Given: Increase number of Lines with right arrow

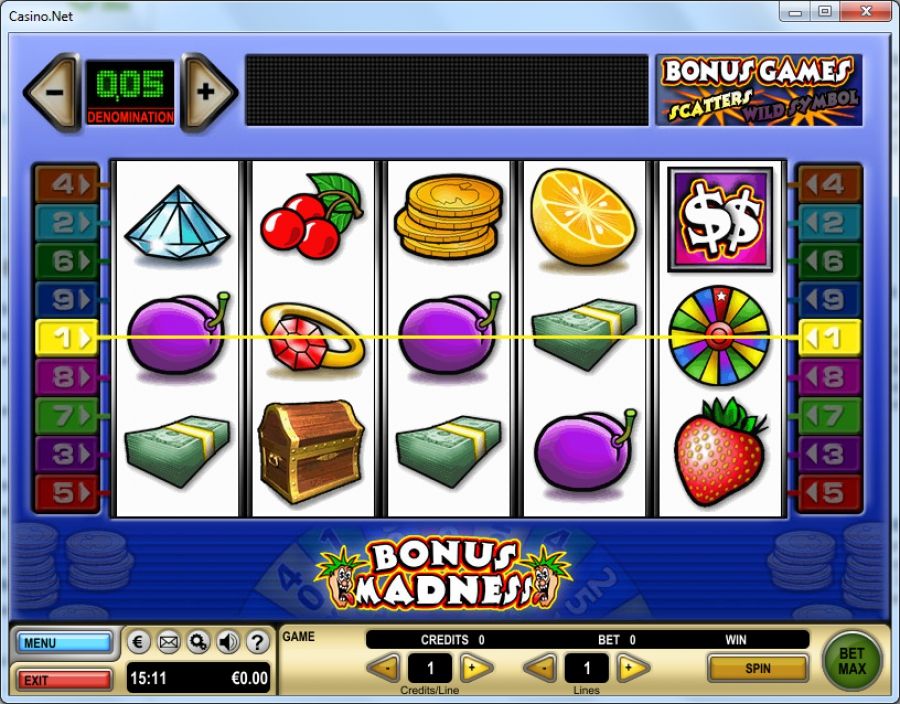Looking at the screenshot, I should pyautogui.click(x=632, y=668).
